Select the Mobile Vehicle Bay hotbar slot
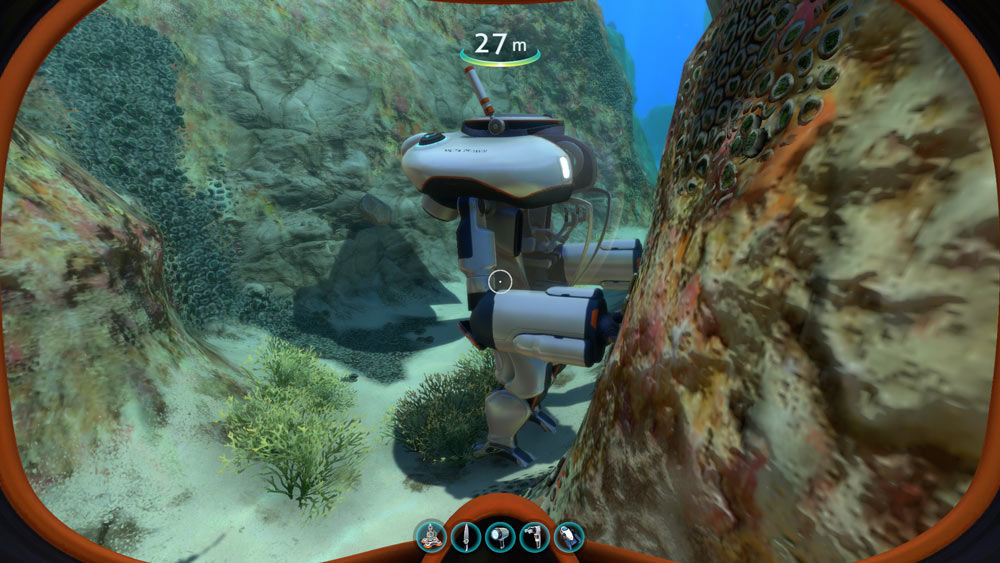This screenshot has width=1000, height=563. click(431, 537)
